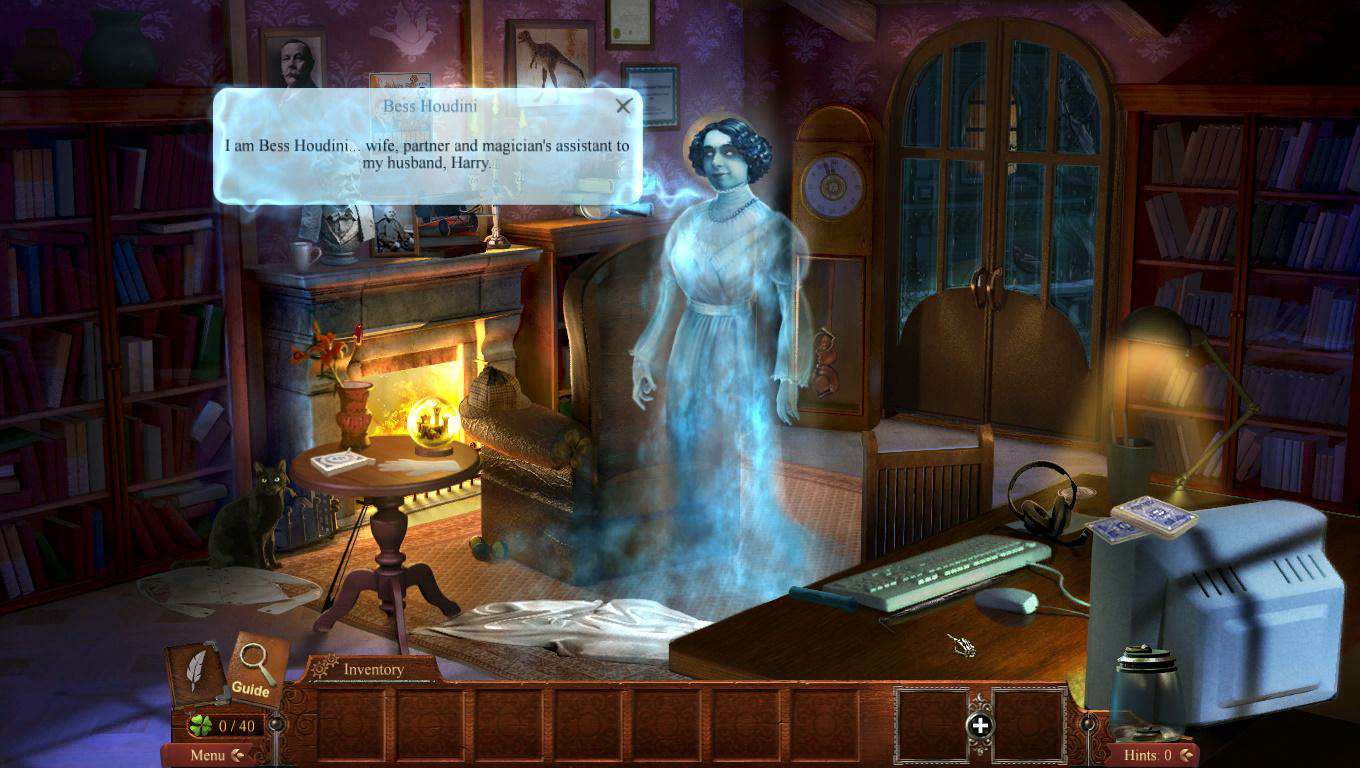Open the strategy Guide
The image size is (1360, 768).
click(256, 667)
